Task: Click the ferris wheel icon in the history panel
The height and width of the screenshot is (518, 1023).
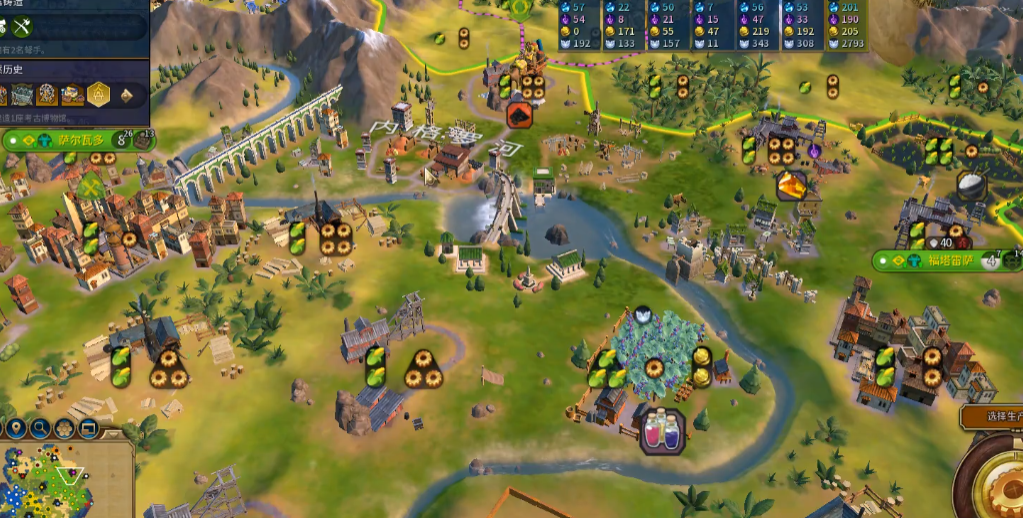Action: click(46, 95)
